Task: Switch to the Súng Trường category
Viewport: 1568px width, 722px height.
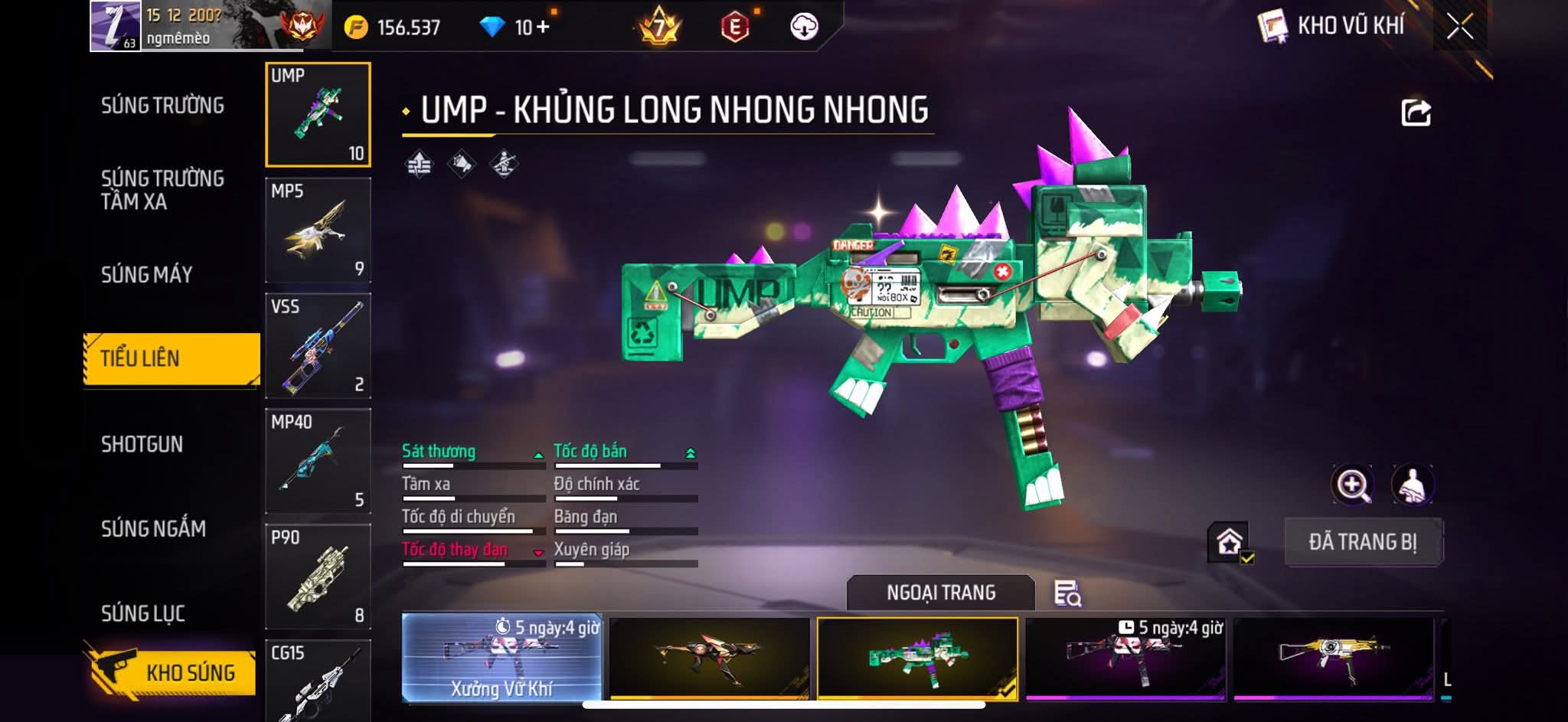Action: click(x=162, y=106)
